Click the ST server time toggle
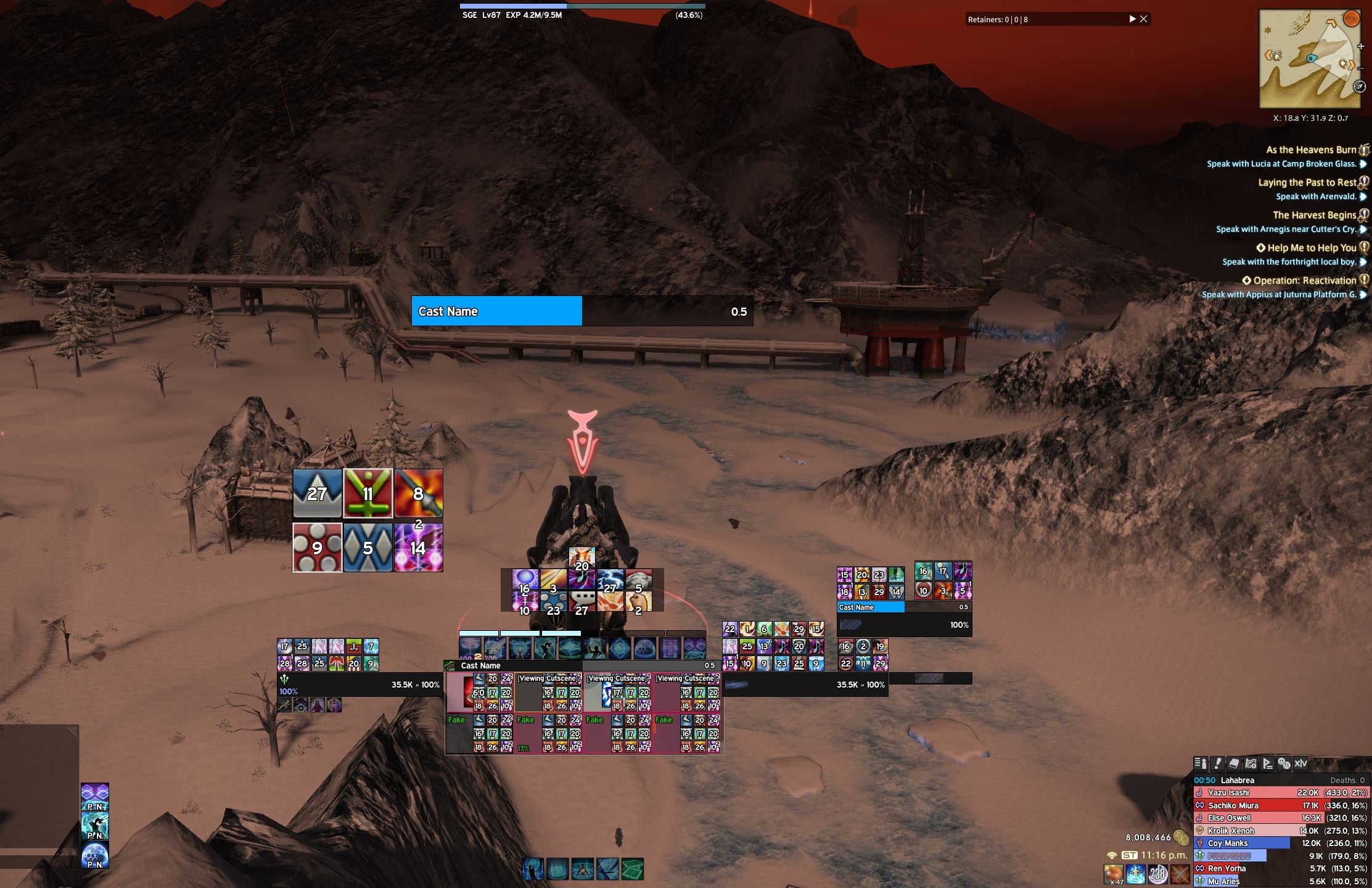Viewport: 1372px width, 888px height. point(1130,856)
